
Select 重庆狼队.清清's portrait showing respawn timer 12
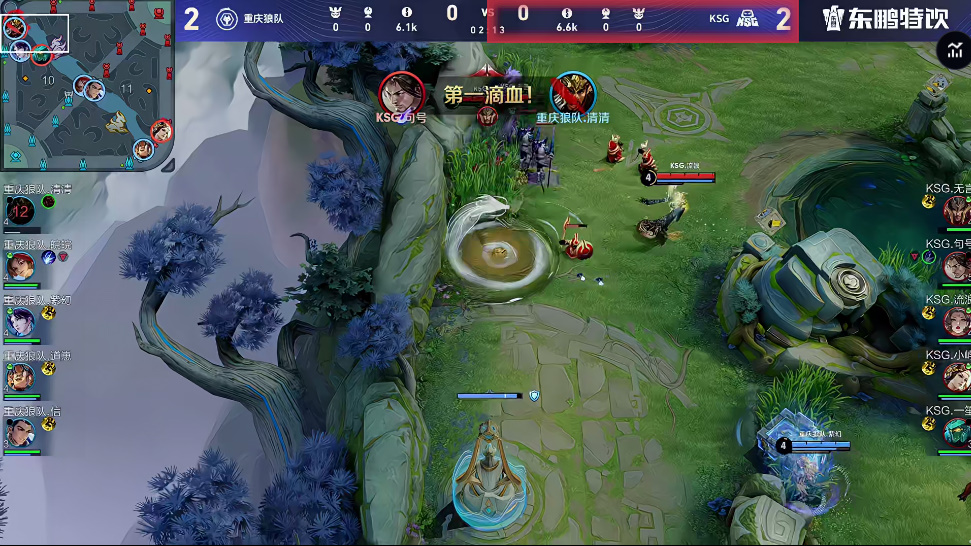tap(19, 211)
